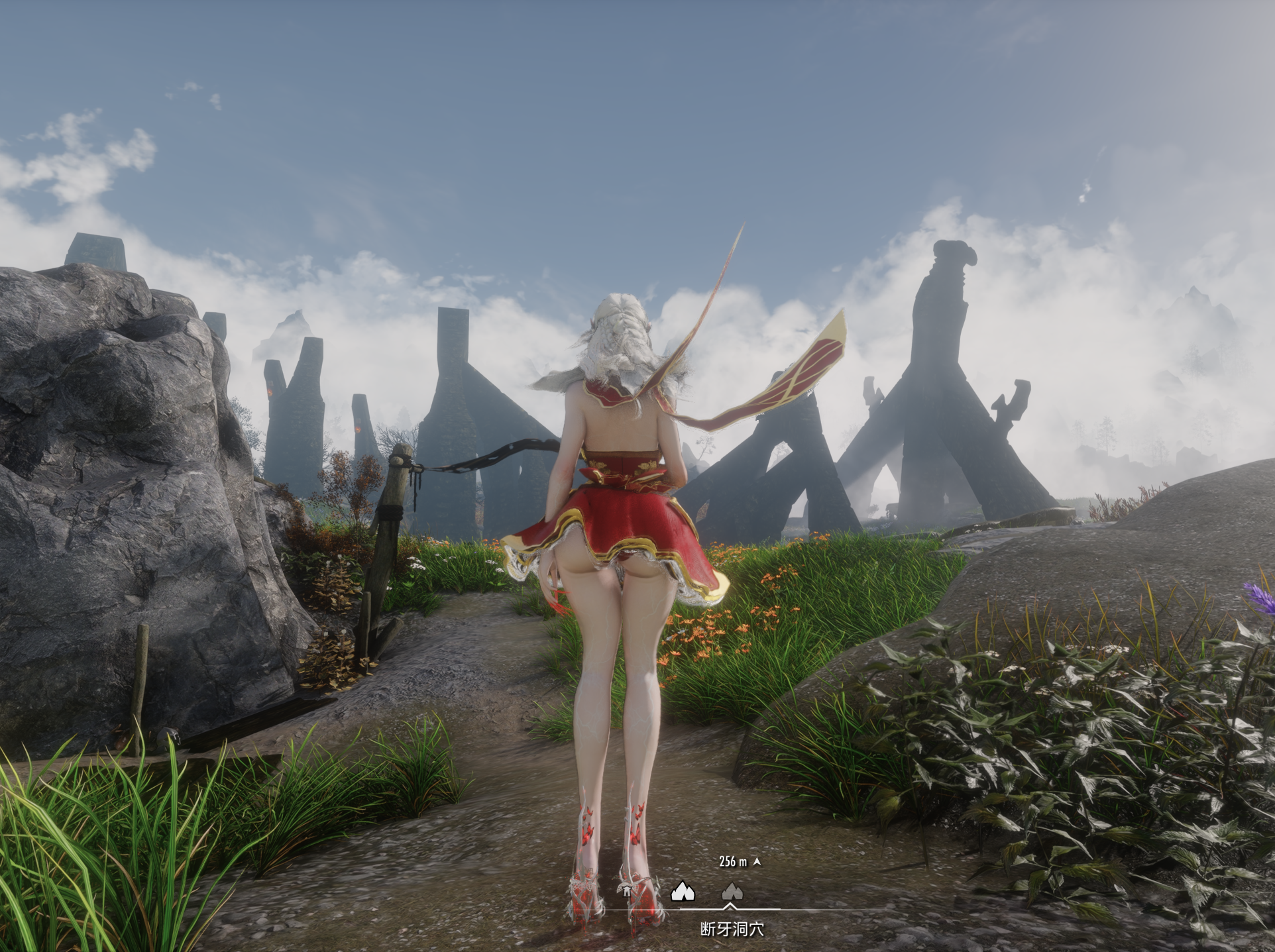This screenshot has height=952, width=1275.
Task: Click the north arrow beside the 256 m readout
Action: [757, 862]
